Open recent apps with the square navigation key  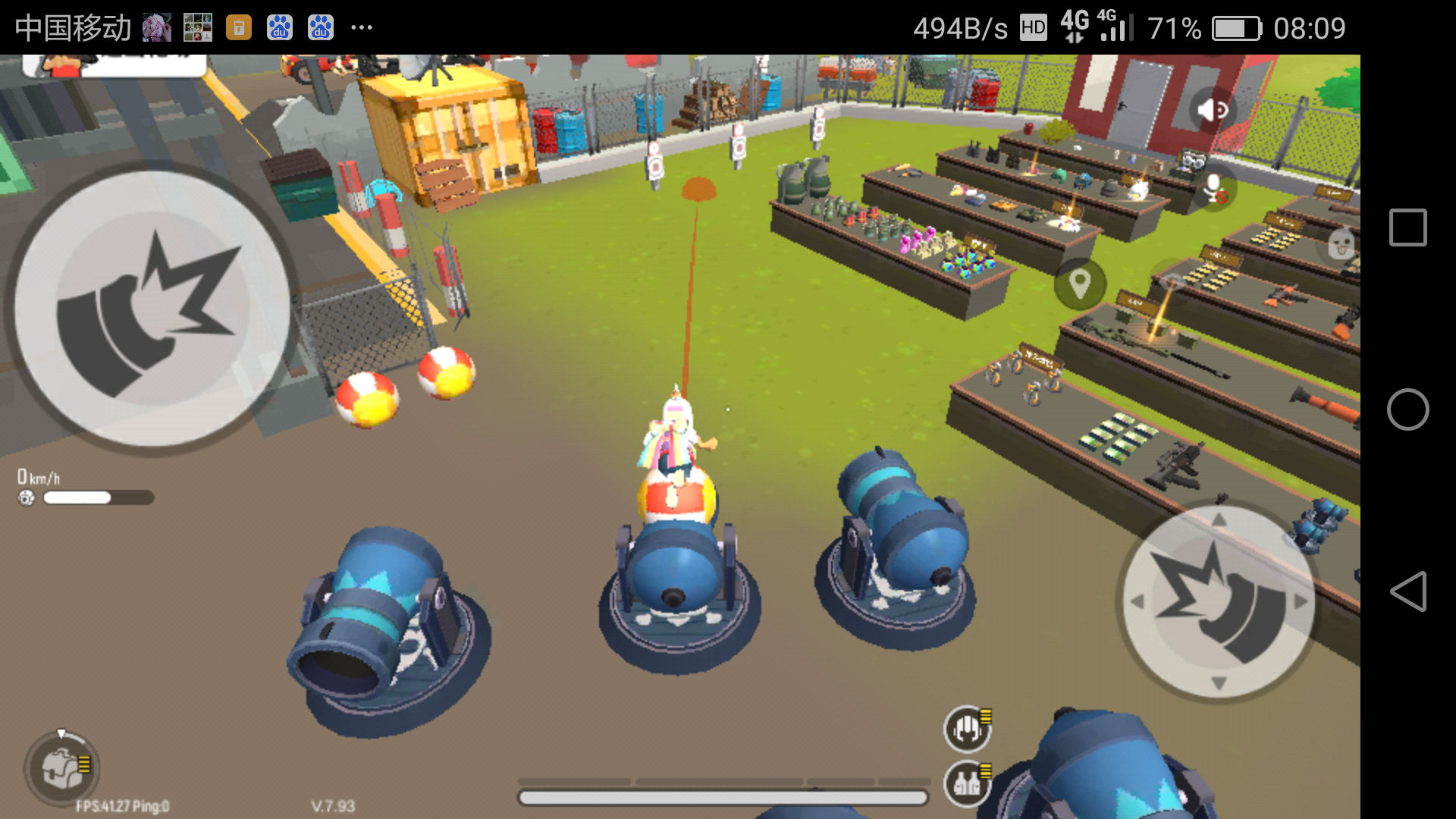[1408, 226]
